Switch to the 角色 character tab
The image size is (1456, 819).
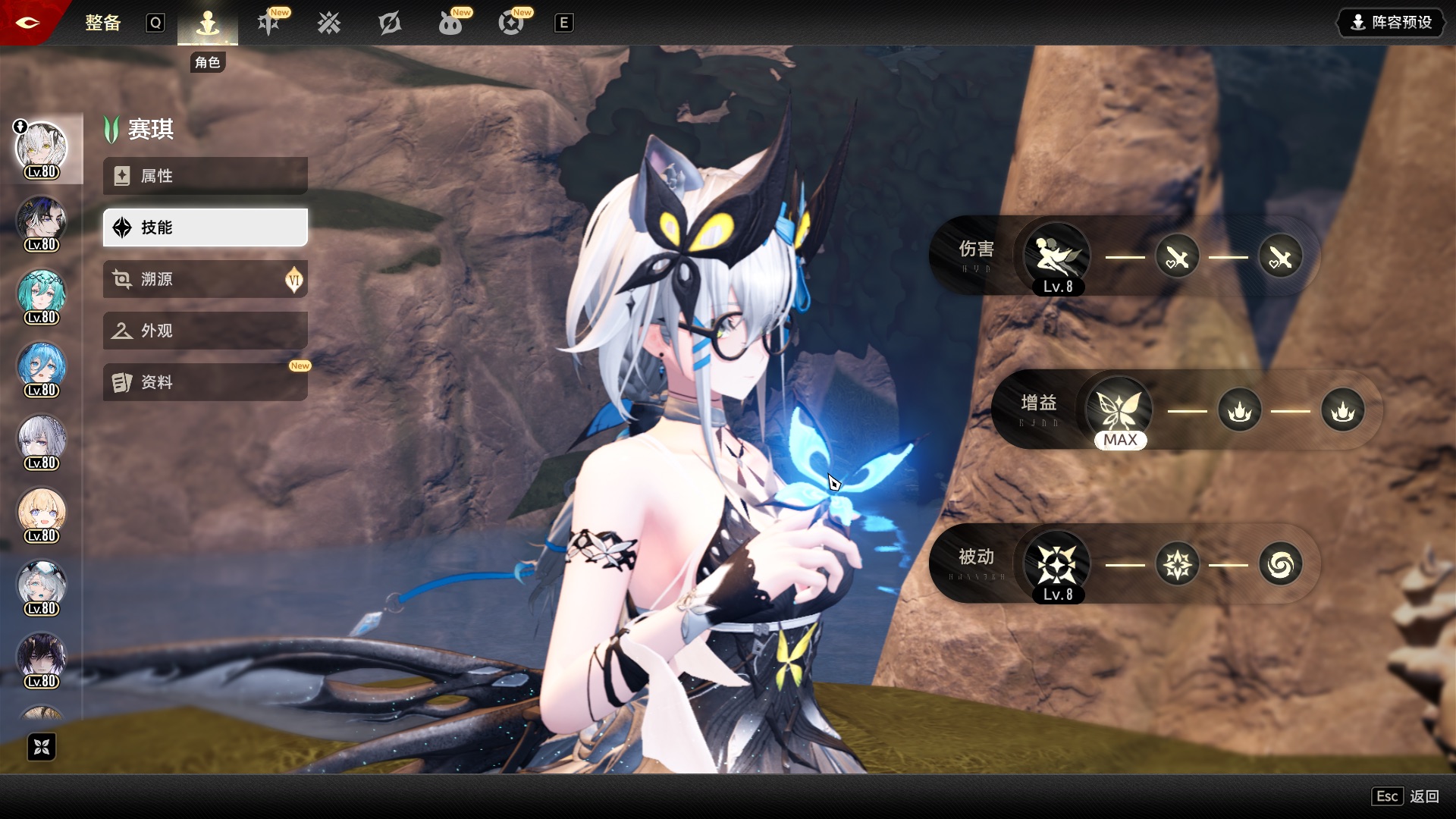[x=207, y=24]
